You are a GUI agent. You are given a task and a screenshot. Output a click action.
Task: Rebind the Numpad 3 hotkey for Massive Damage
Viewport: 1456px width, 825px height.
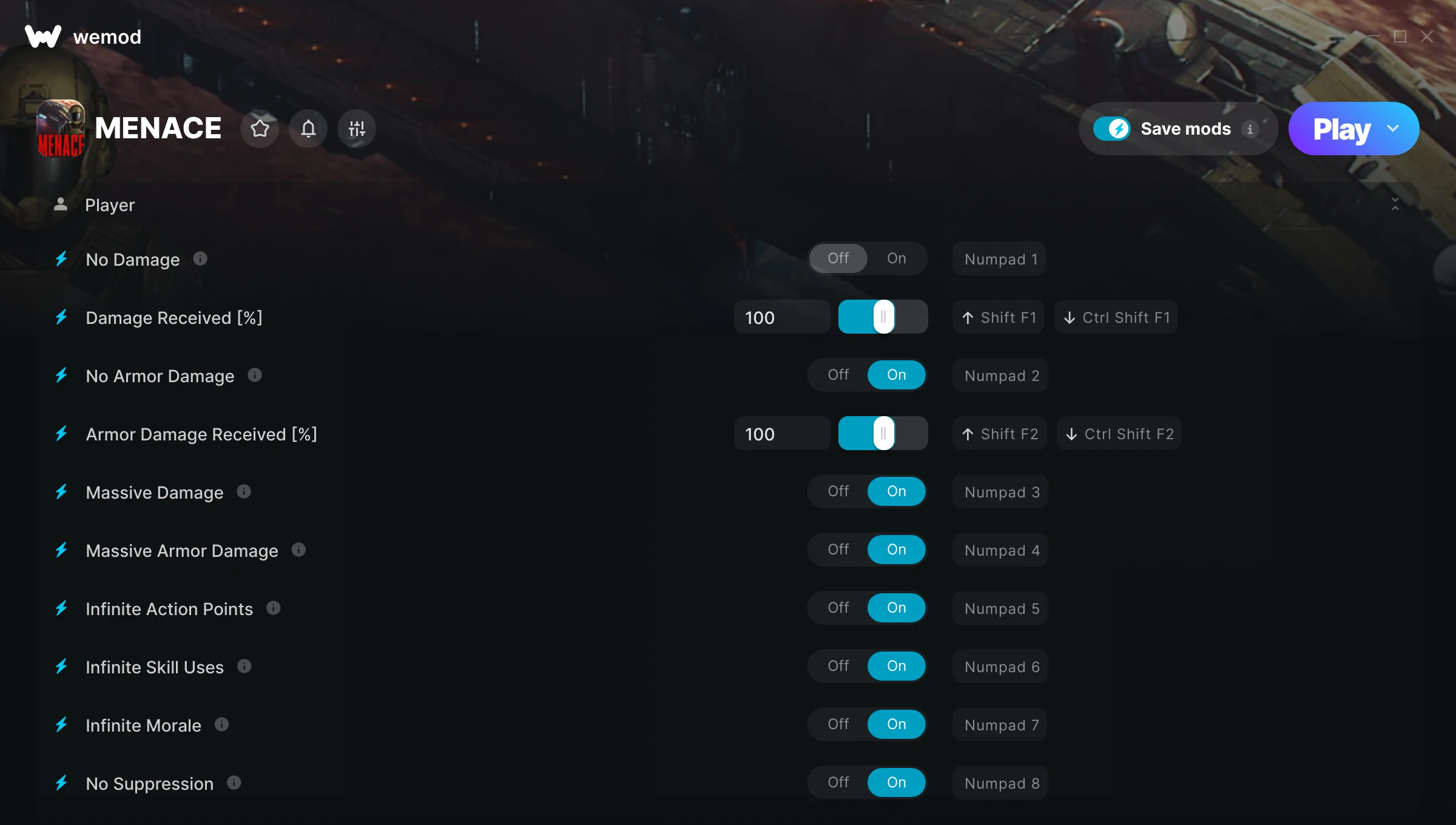pyautogui.click(x=999, y=492)
